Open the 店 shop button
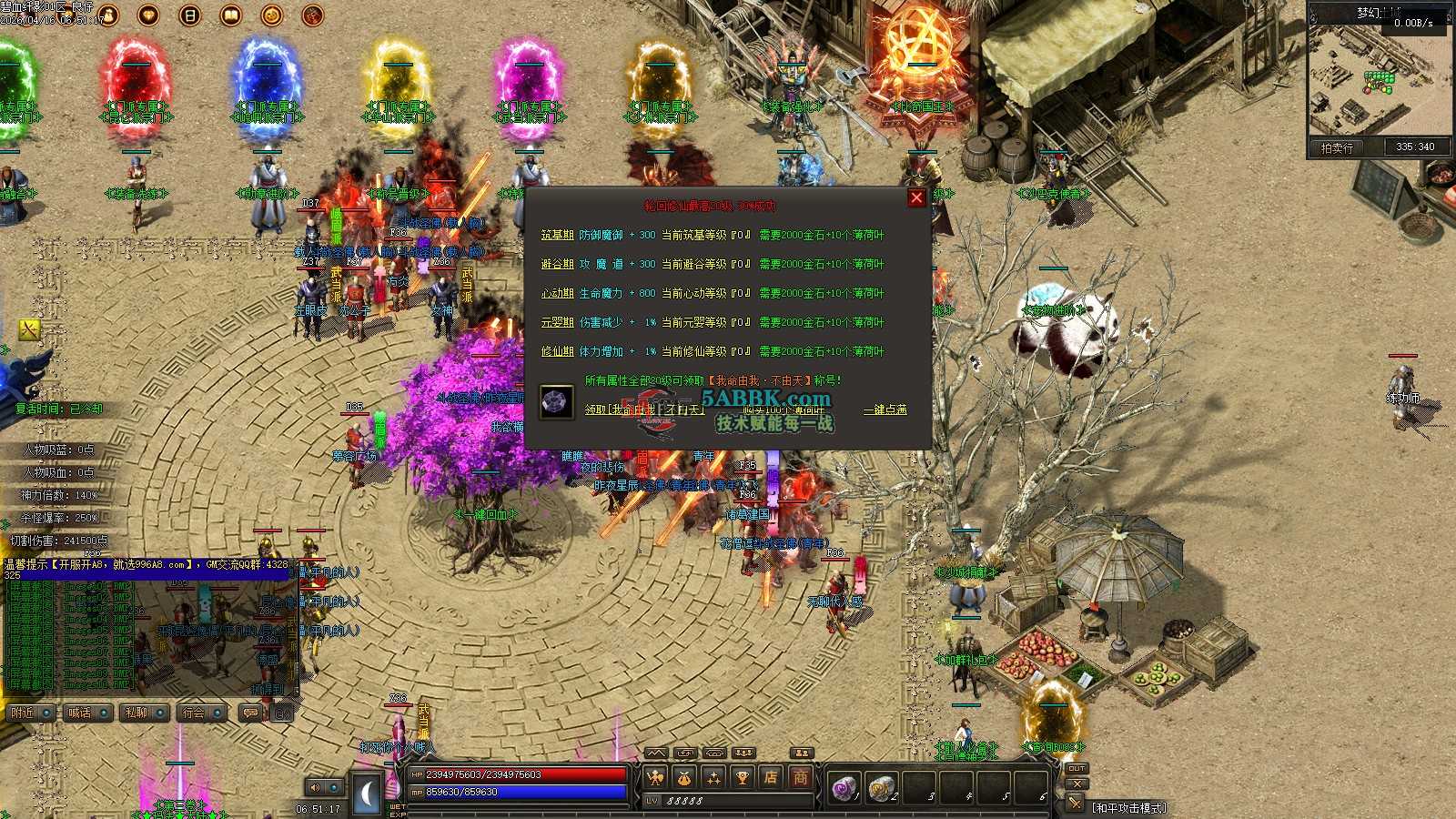 pos(771,777)
